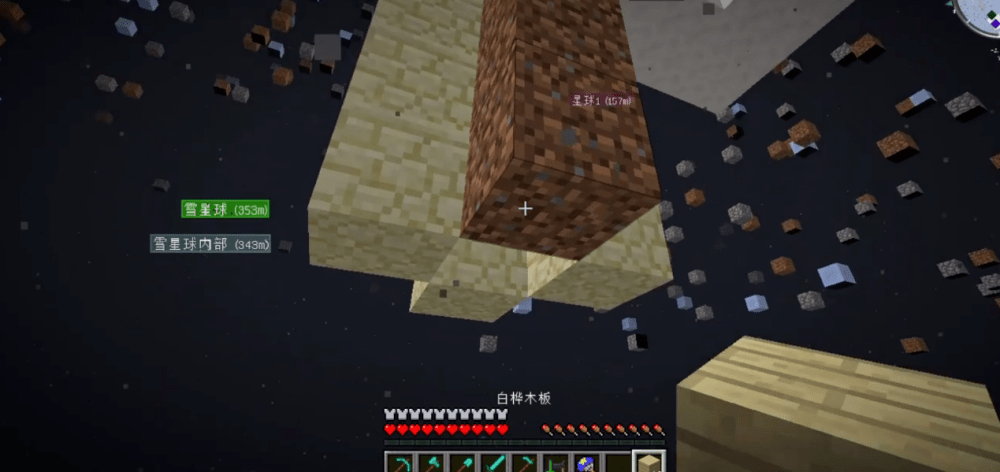Click the 雪星球内部 waypoint label
The image size is (1000, 472).
211,244
